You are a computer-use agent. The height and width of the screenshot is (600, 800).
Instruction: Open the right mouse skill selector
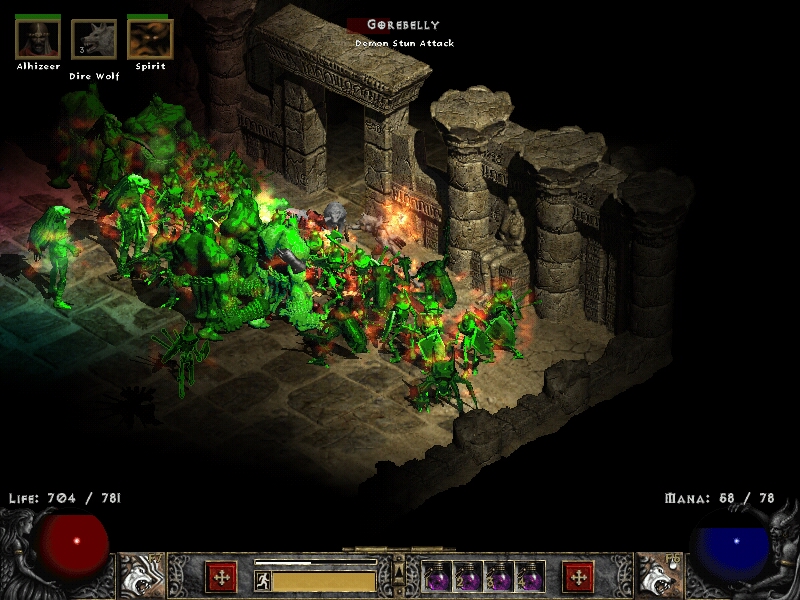(x=658, y=575)
